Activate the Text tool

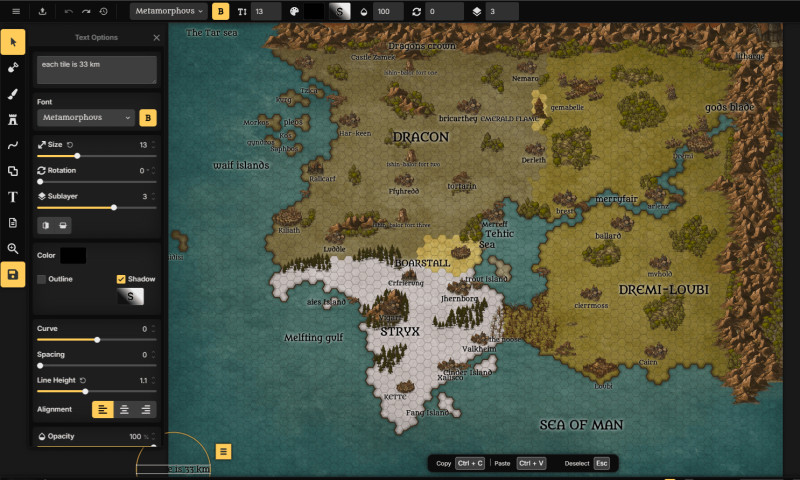pyautogui.click(x=13, y=197)
